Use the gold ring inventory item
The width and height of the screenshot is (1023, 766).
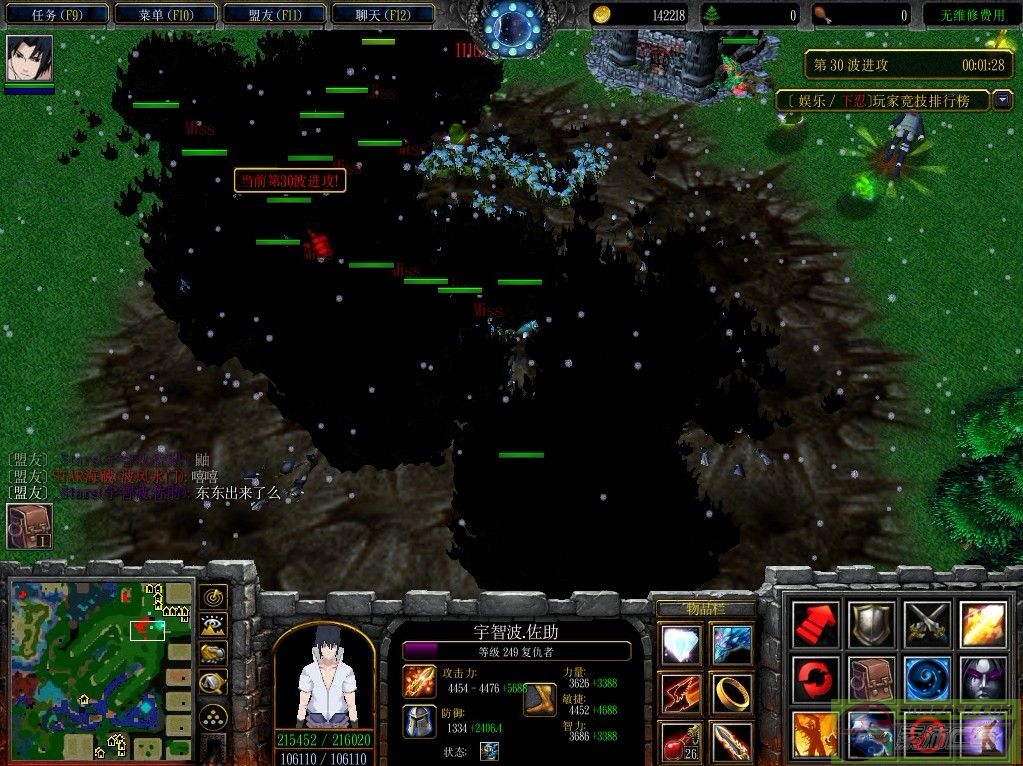(732, 692)
